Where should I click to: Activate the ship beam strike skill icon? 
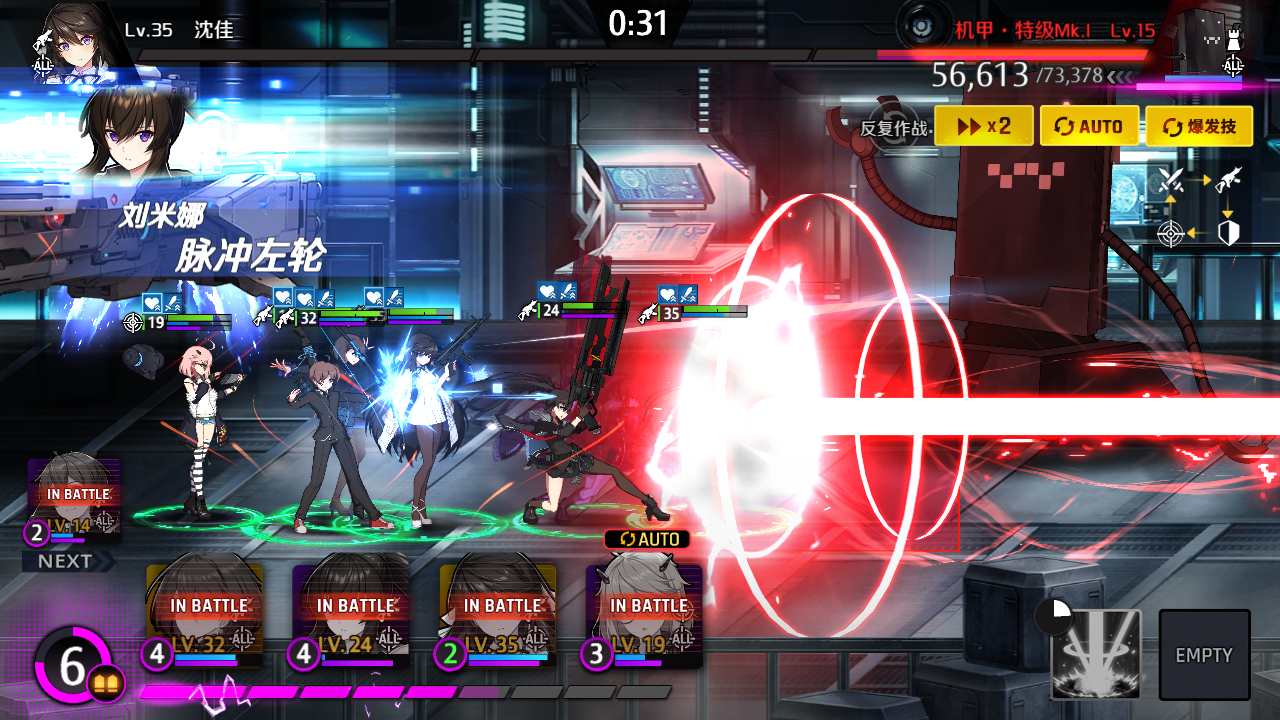coord(1096,654)
